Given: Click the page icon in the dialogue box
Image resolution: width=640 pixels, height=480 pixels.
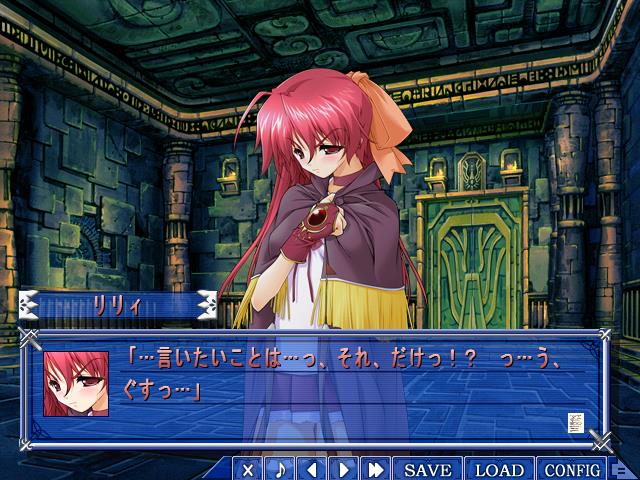Looking at the screenshot, I should pyautogui.click(x=575, y=421).
